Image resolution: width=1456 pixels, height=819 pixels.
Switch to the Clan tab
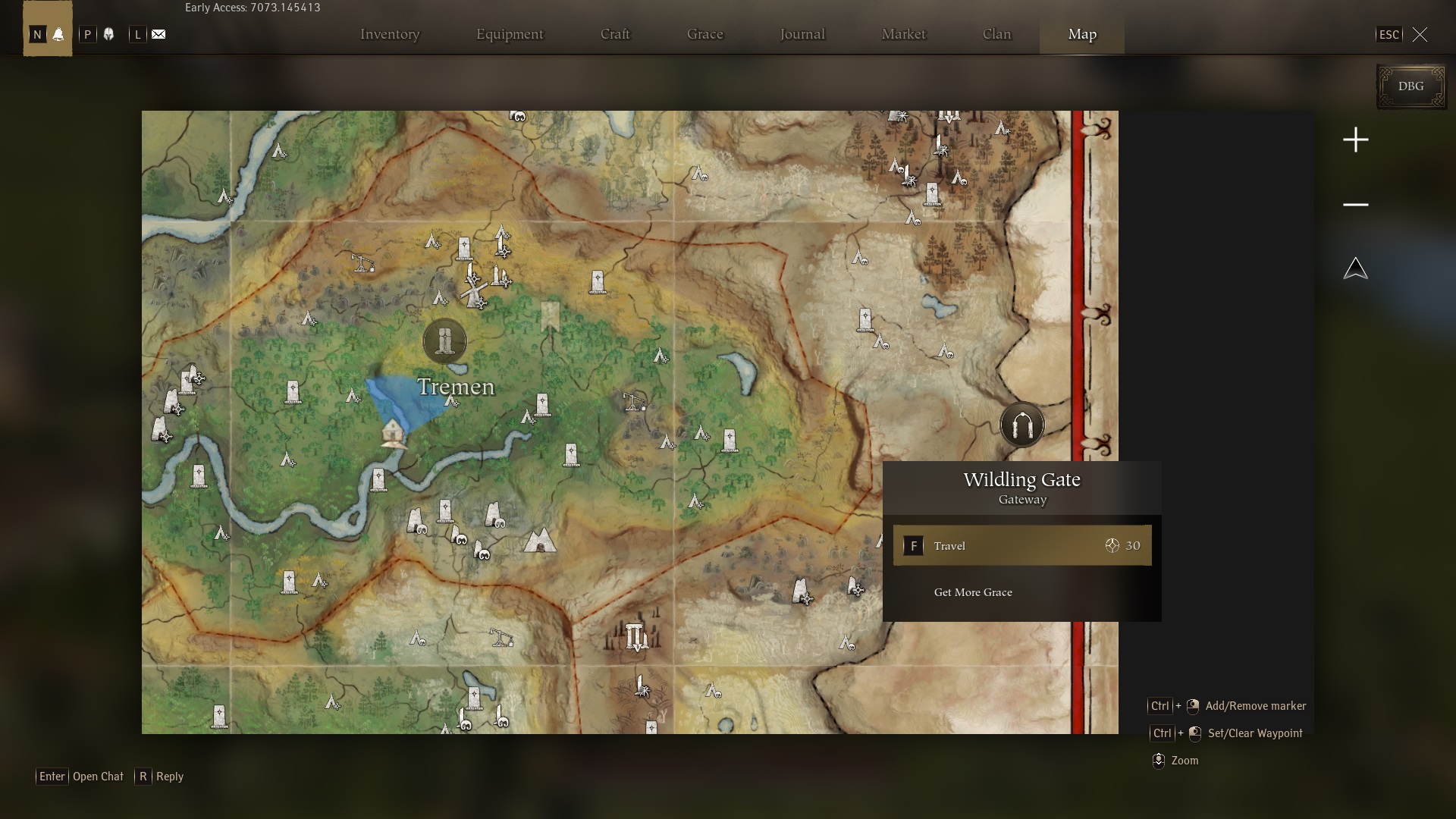coord(996,34)
